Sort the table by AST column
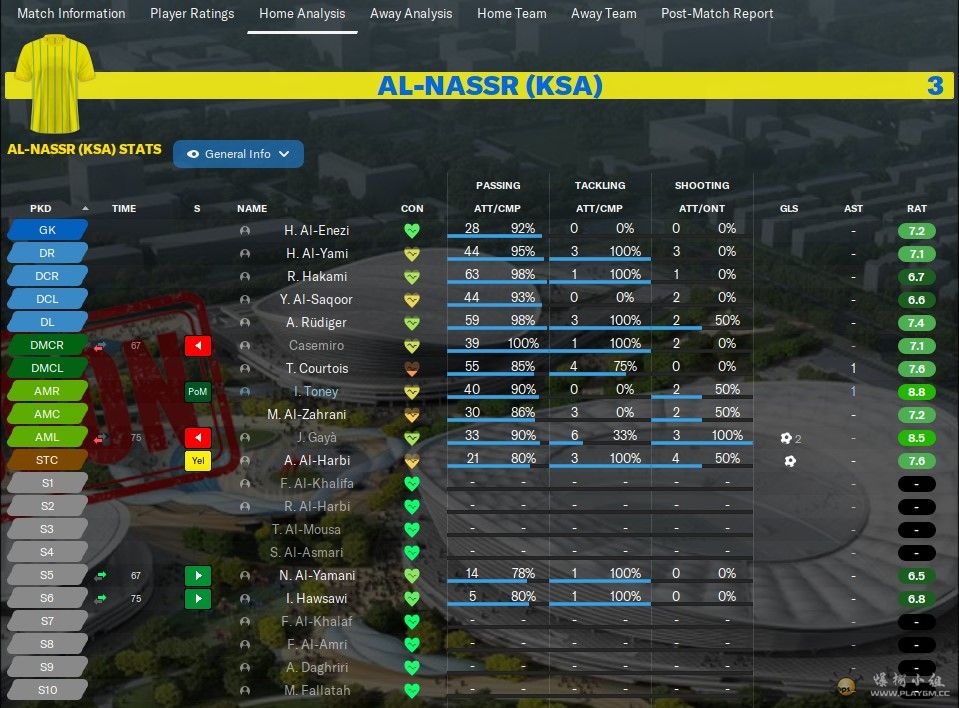 (x=853, y=209)
